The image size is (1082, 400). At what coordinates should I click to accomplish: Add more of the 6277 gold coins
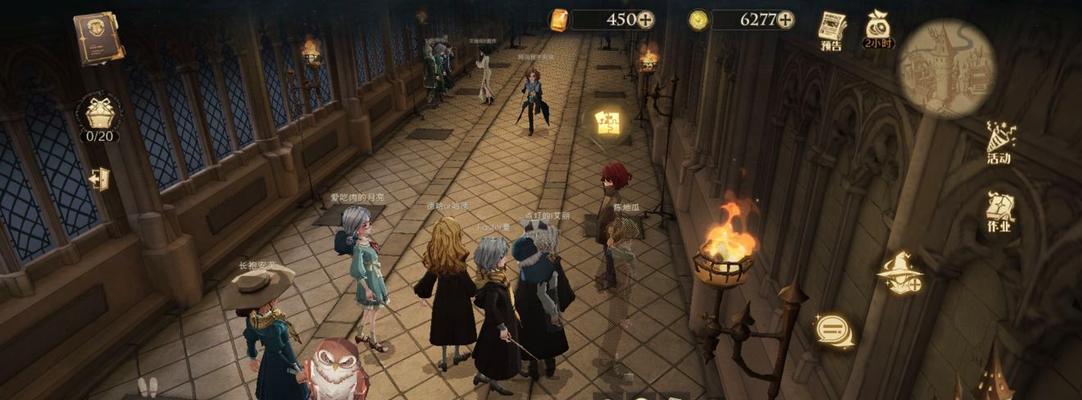click(786, 19)
